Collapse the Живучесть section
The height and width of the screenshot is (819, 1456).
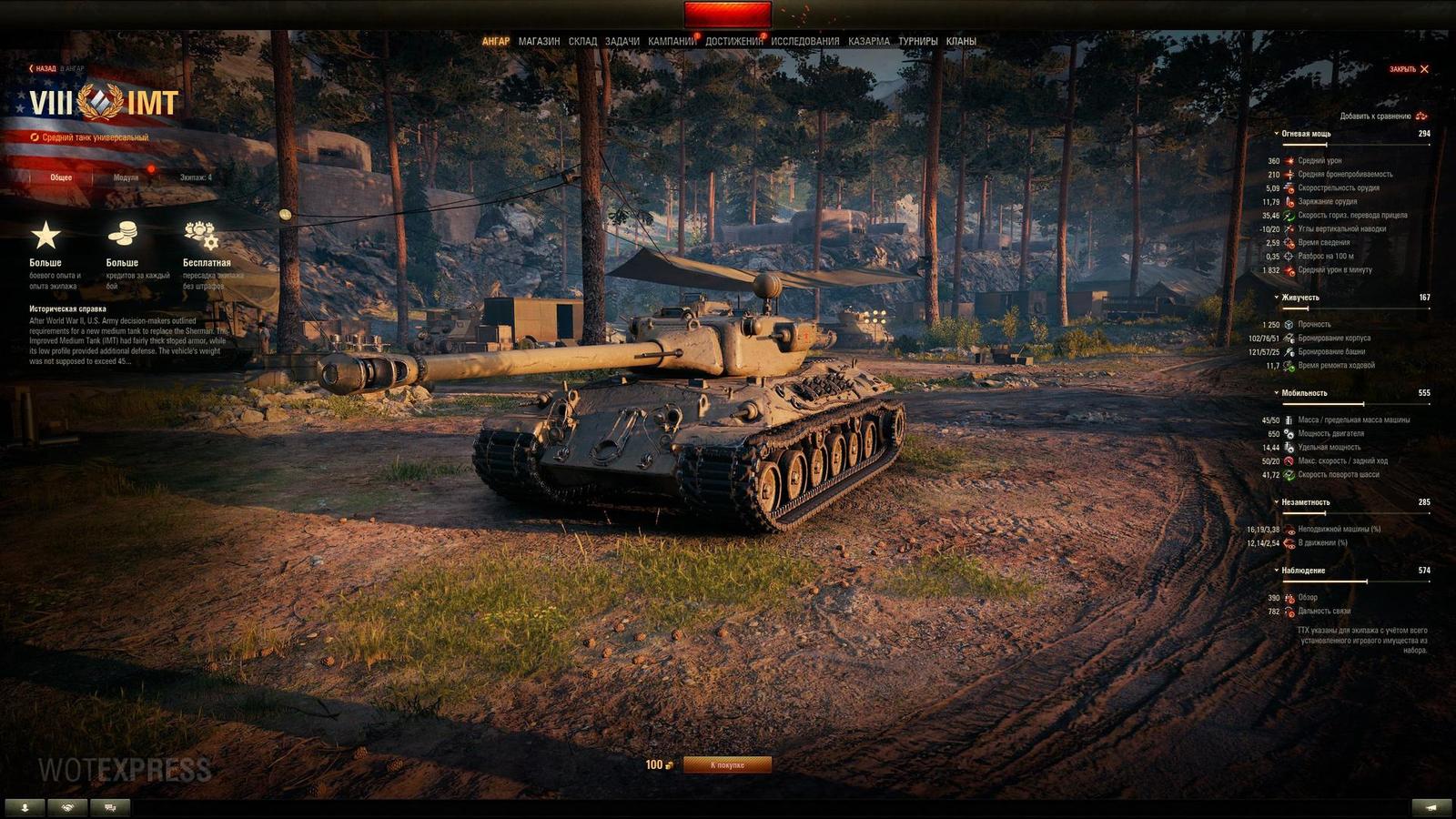click(x=1276, y=297)
